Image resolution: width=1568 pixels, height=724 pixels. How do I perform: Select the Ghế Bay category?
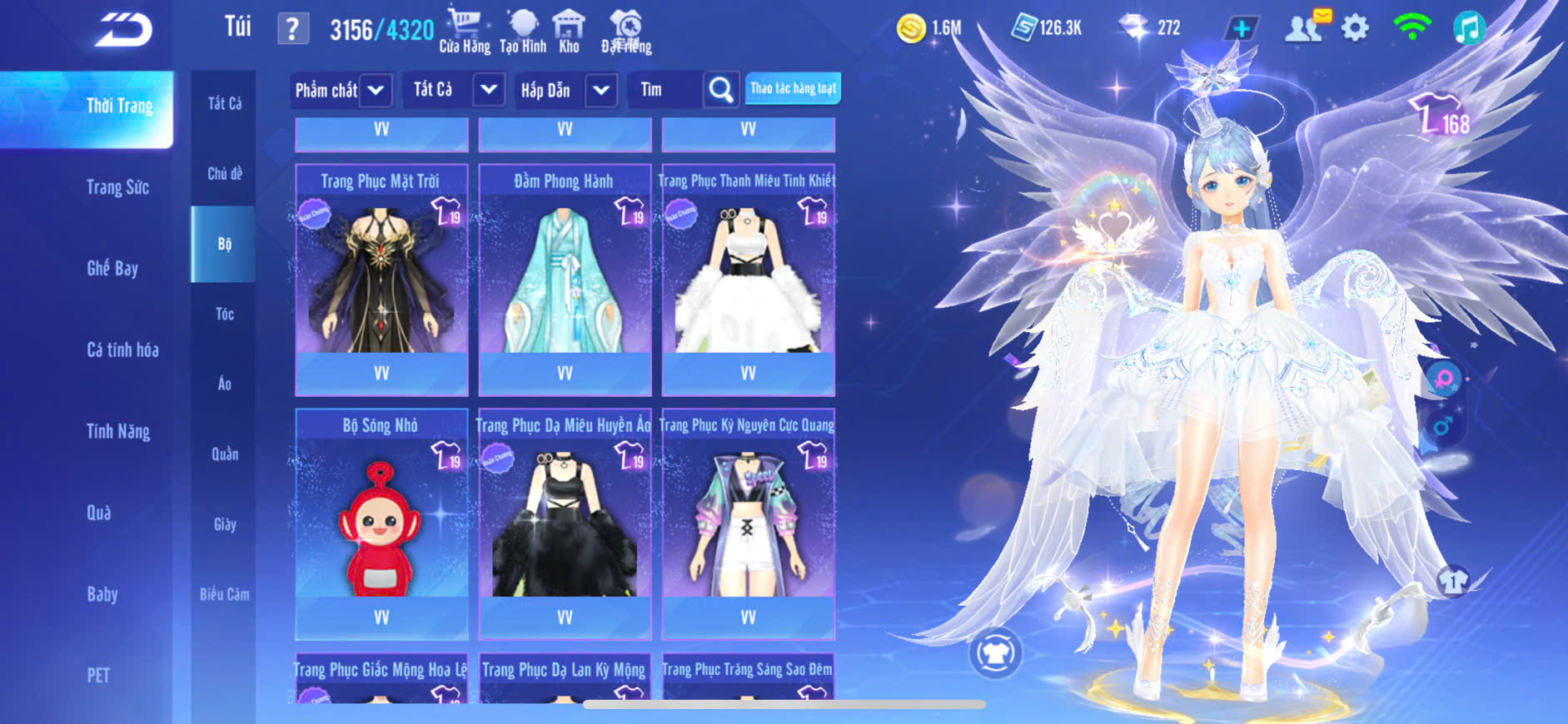(112, 268)
